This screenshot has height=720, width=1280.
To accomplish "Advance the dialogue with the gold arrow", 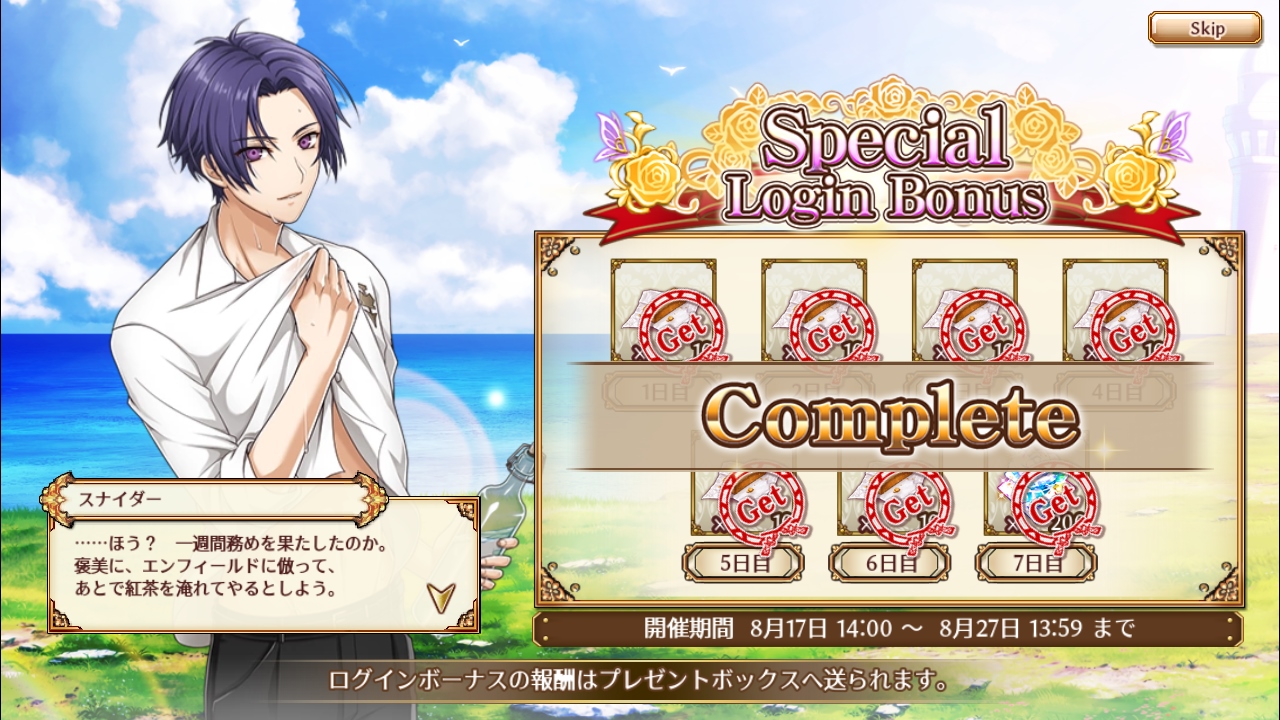I will pyautogui.click(x=440, y=597).
